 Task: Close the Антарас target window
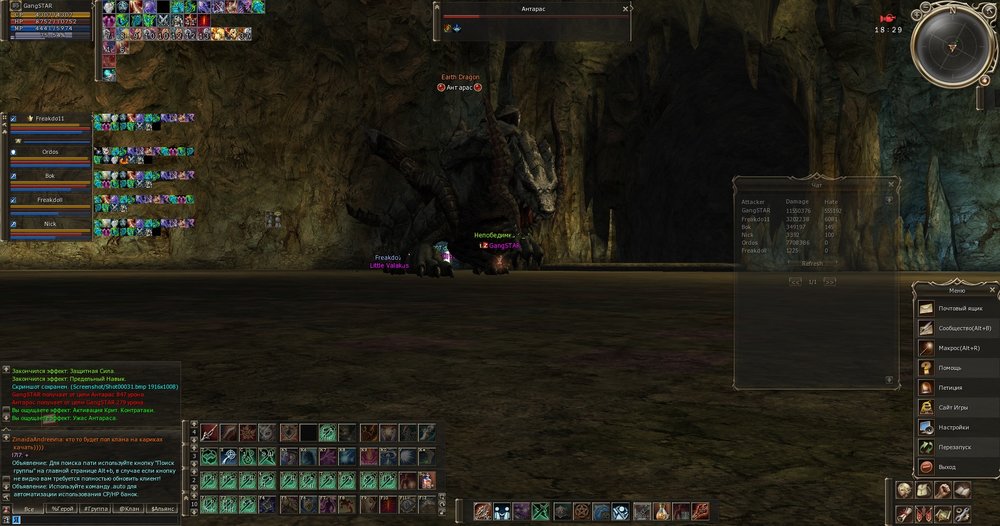click(626, 9)
